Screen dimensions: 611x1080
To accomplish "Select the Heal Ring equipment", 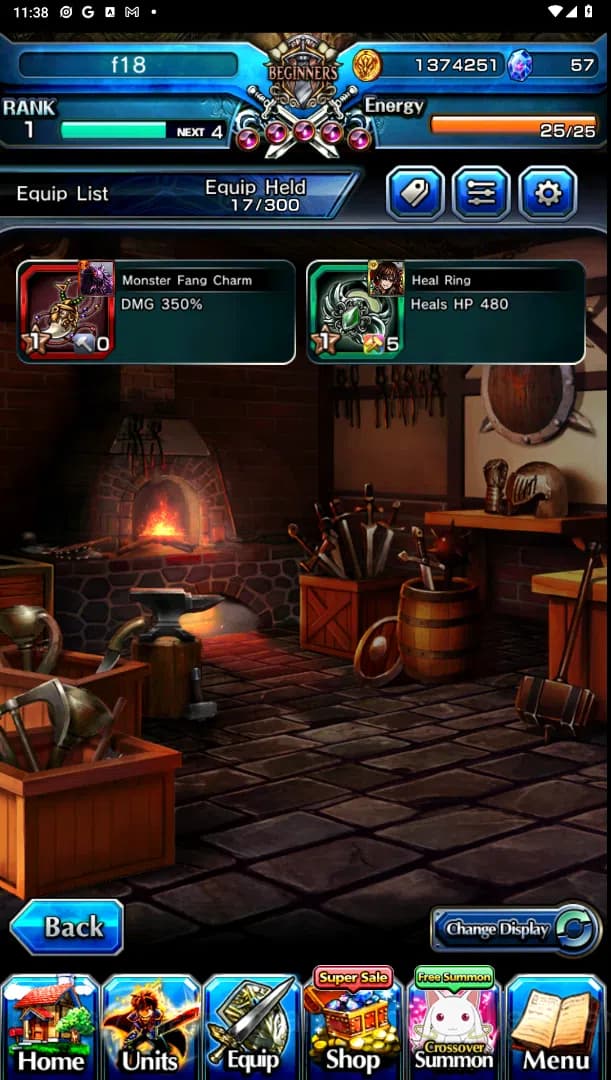I will 445,312.
